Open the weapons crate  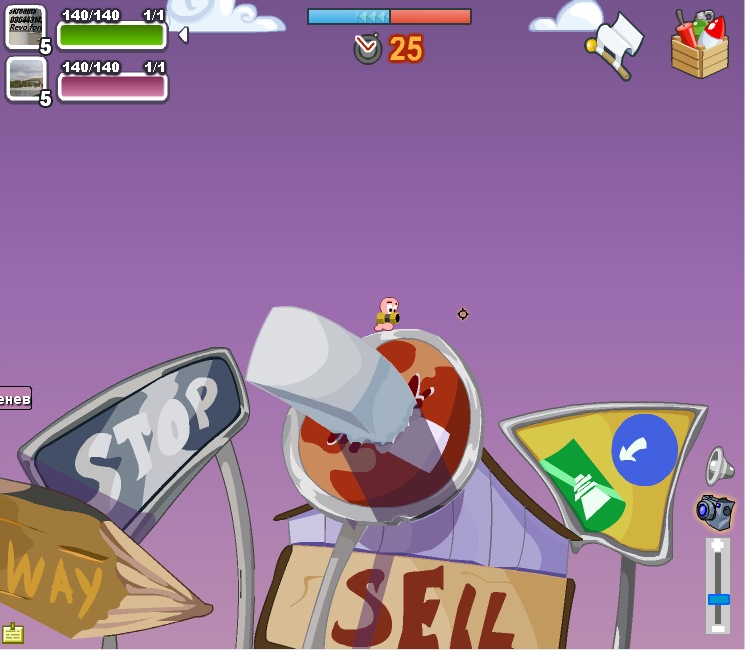(x=699, y=46)
